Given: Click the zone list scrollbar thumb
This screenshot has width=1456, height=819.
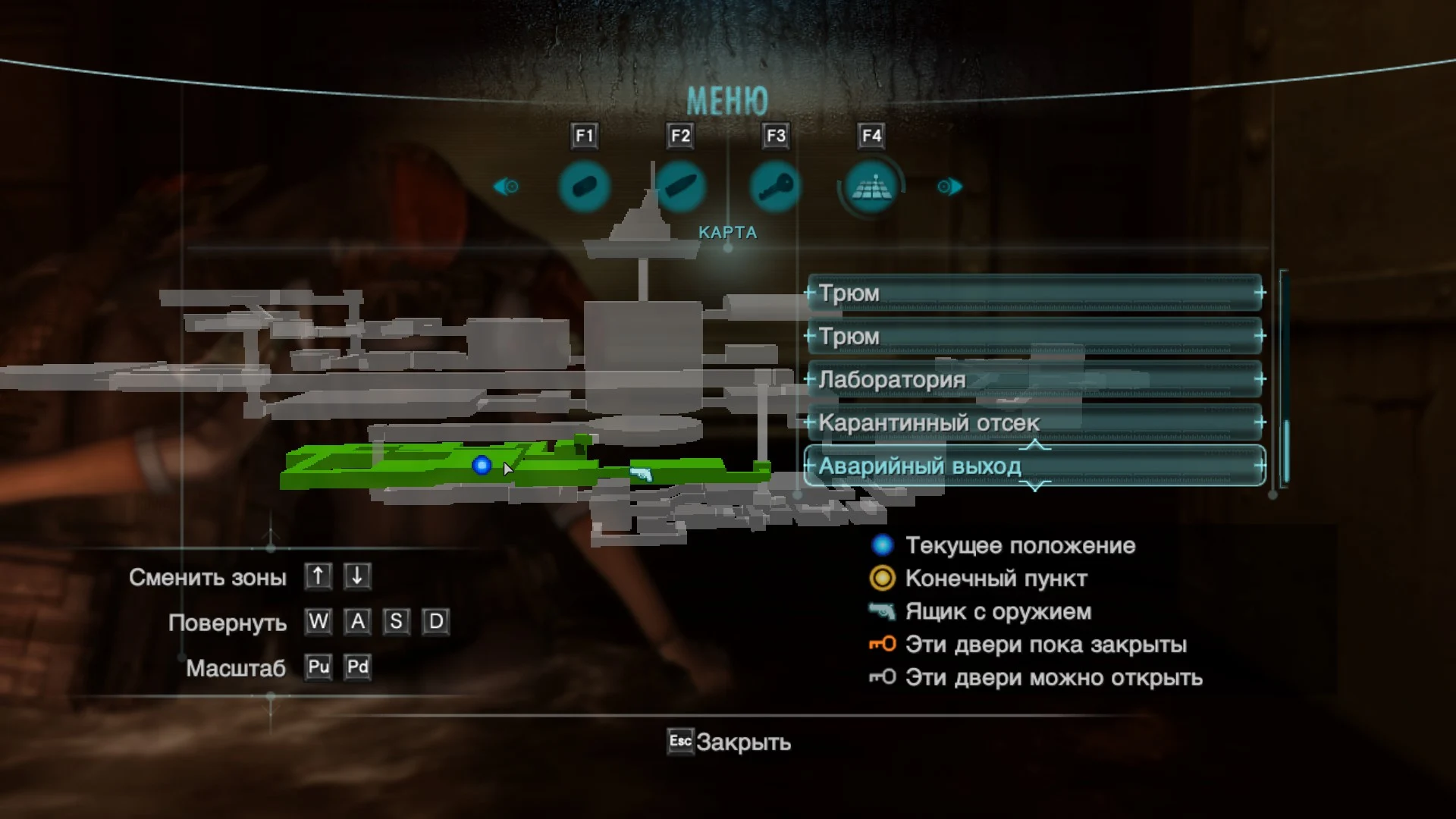Looking at the screenshot, I should (1286, 450).
